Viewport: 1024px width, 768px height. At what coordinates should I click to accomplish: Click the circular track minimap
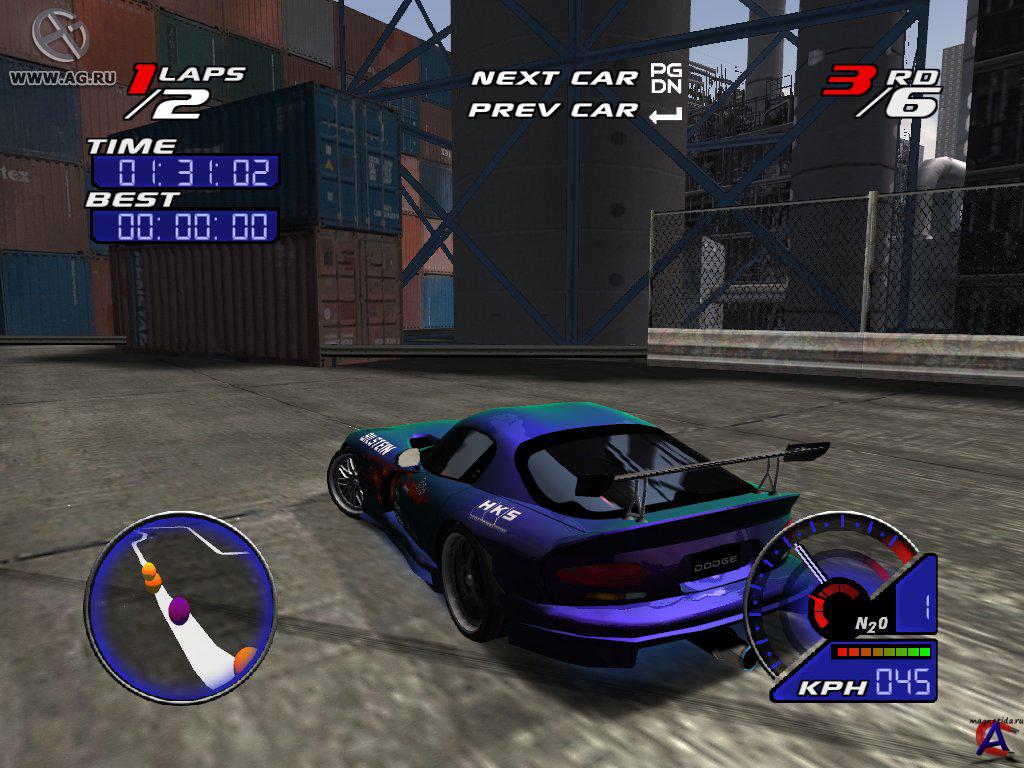180,605
